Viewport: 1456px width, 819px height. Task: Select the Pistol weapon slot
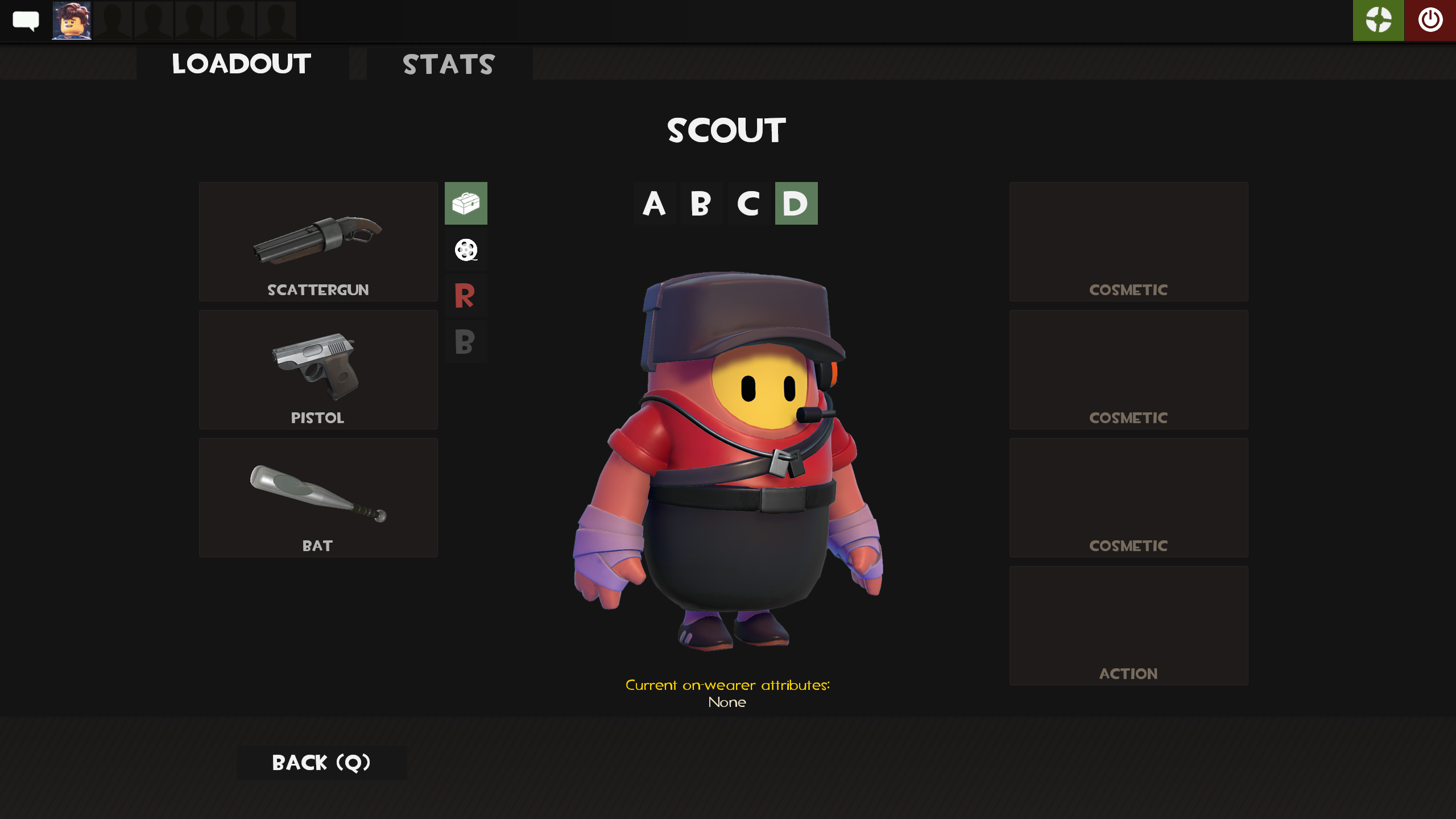click(318, 370)
